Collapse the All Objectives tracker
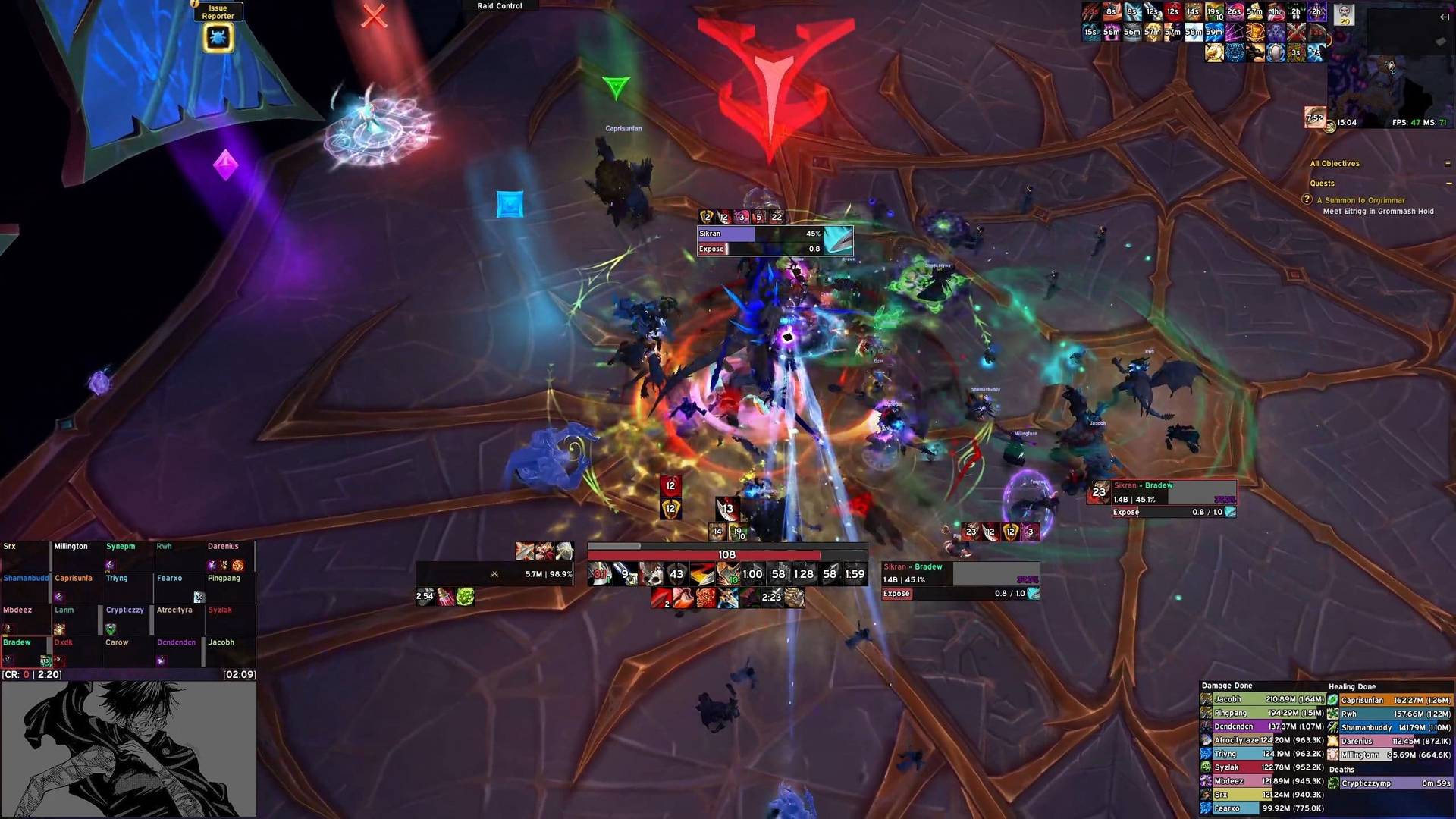 1446,164
